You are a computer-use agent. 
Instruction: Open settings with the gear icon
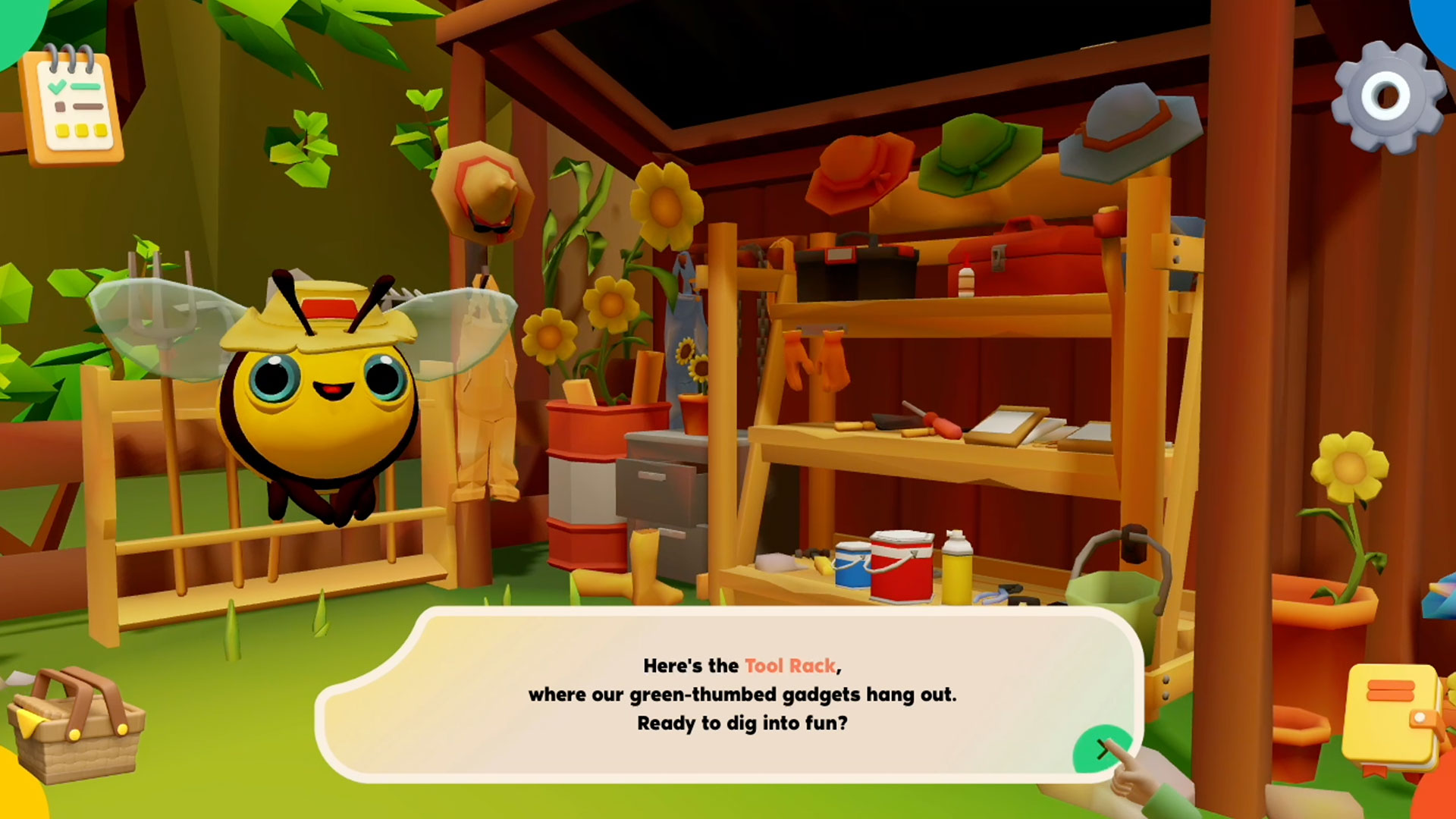[1387, 97]
